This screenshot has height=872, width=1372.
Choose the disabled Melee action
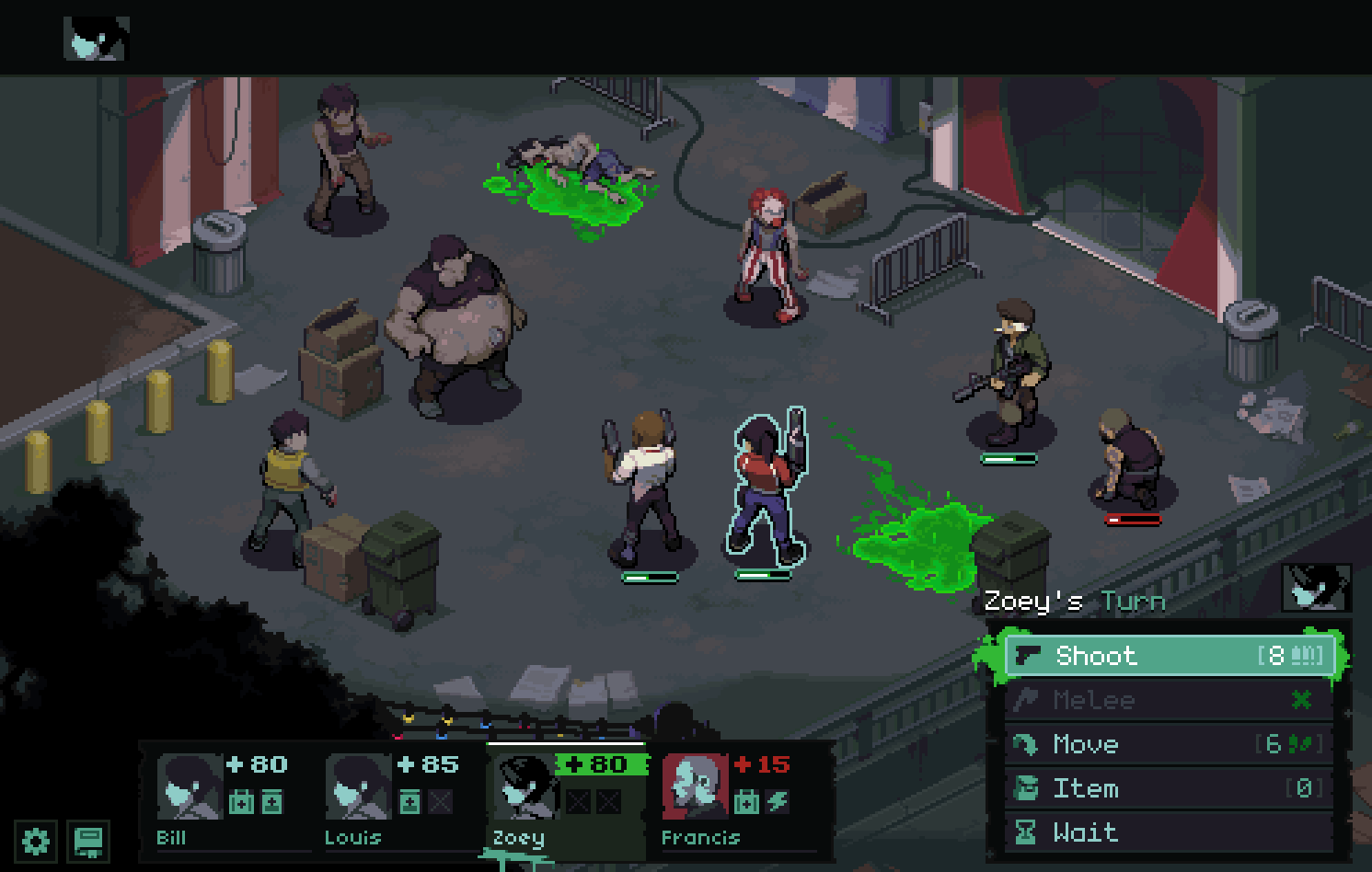(x=1169, y=700)
